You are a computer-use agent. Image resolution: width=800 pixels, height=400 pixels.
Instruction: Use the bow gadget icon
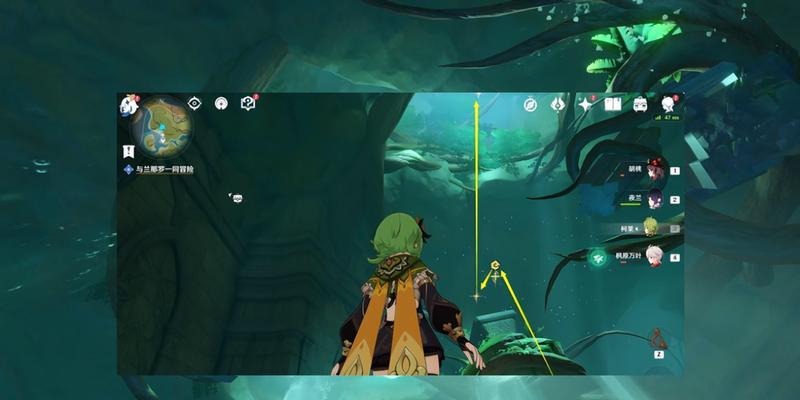pos(659,338)
